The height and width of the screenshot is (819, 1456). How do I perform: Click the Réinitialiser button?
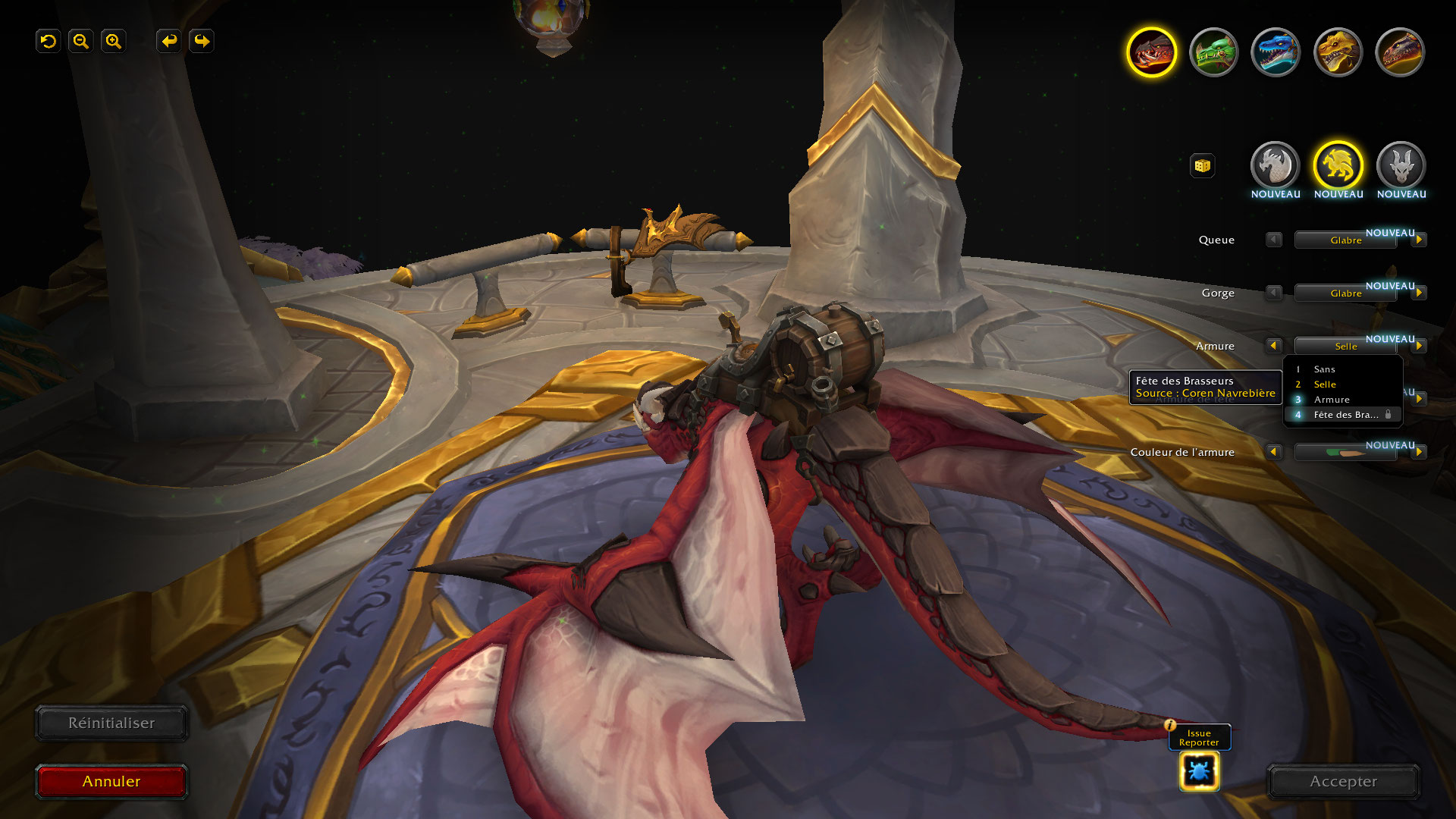tap(111, 723)
